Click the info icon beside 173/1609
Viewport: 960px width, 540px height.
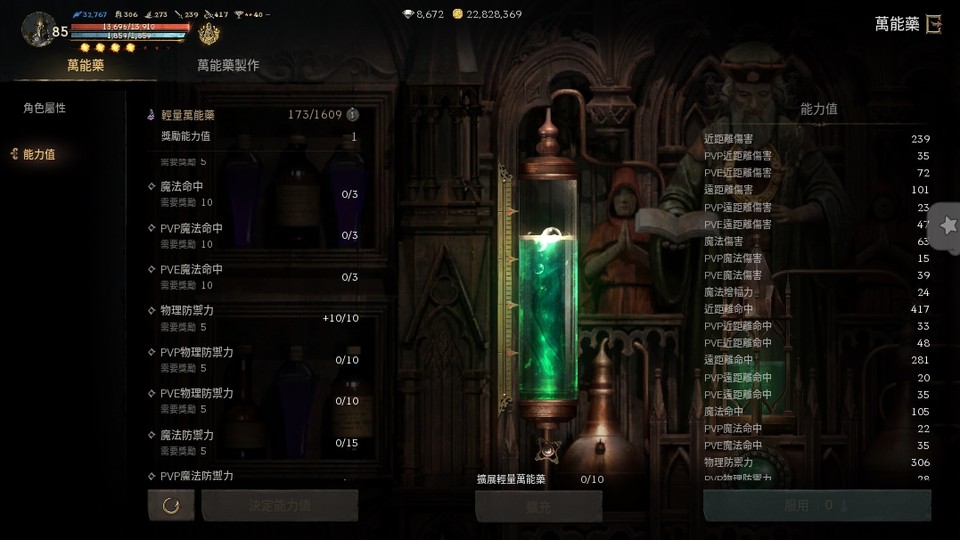click(352, 115)
